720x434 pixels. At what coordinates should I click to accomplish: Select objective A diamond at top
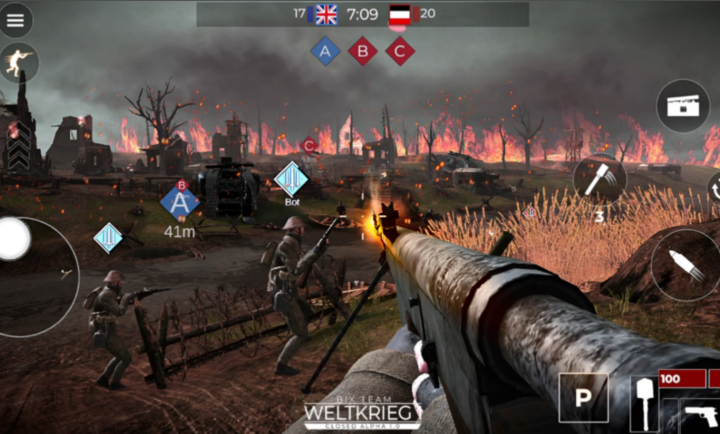pos(326,51)
